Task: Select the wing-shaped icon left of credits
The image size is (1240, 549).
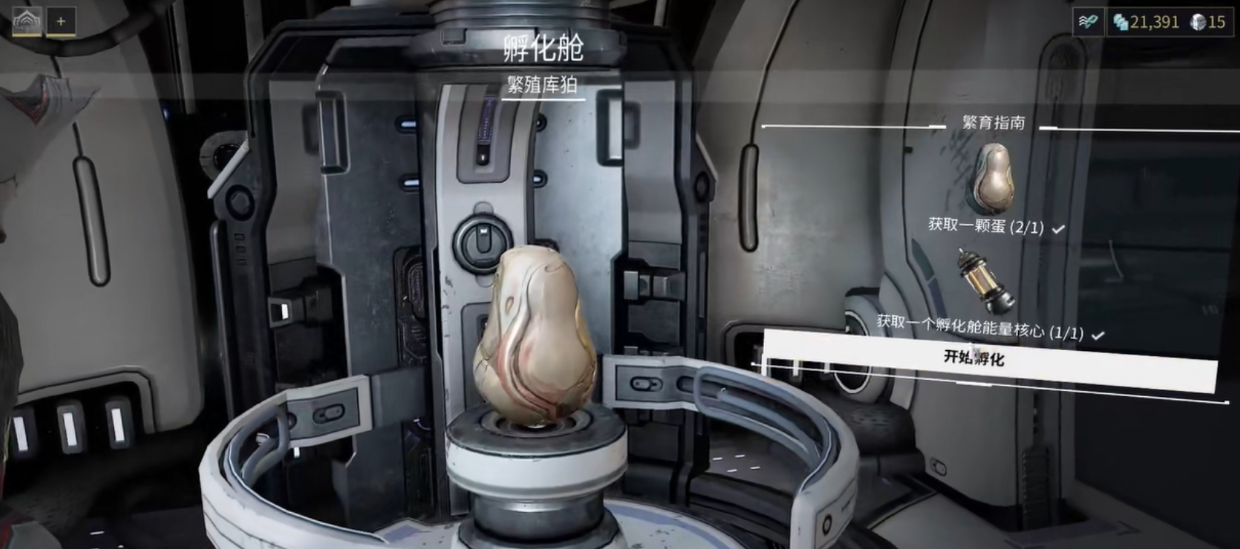Action: click(1089, 22)
